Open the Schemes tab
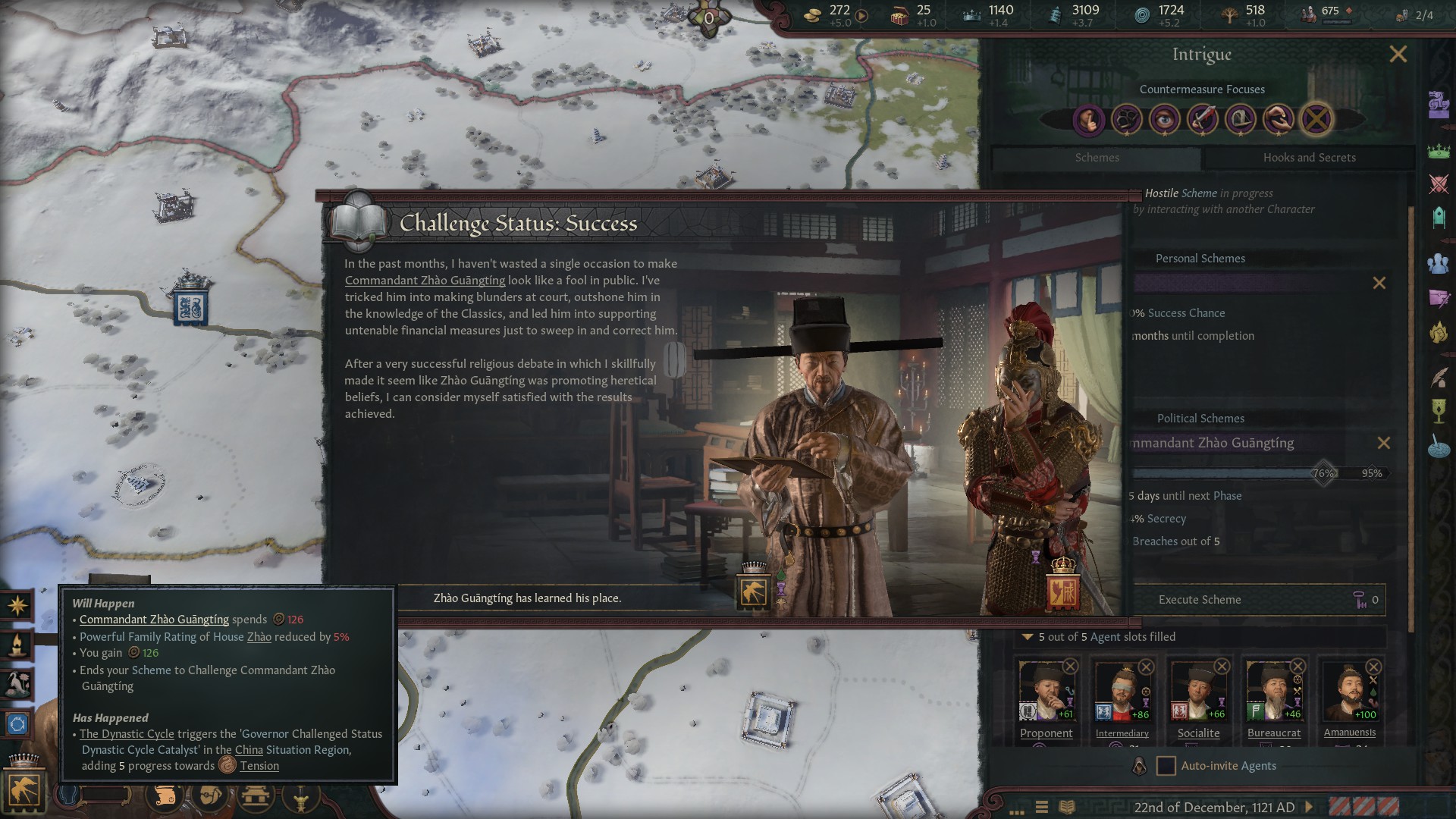 1097,158
